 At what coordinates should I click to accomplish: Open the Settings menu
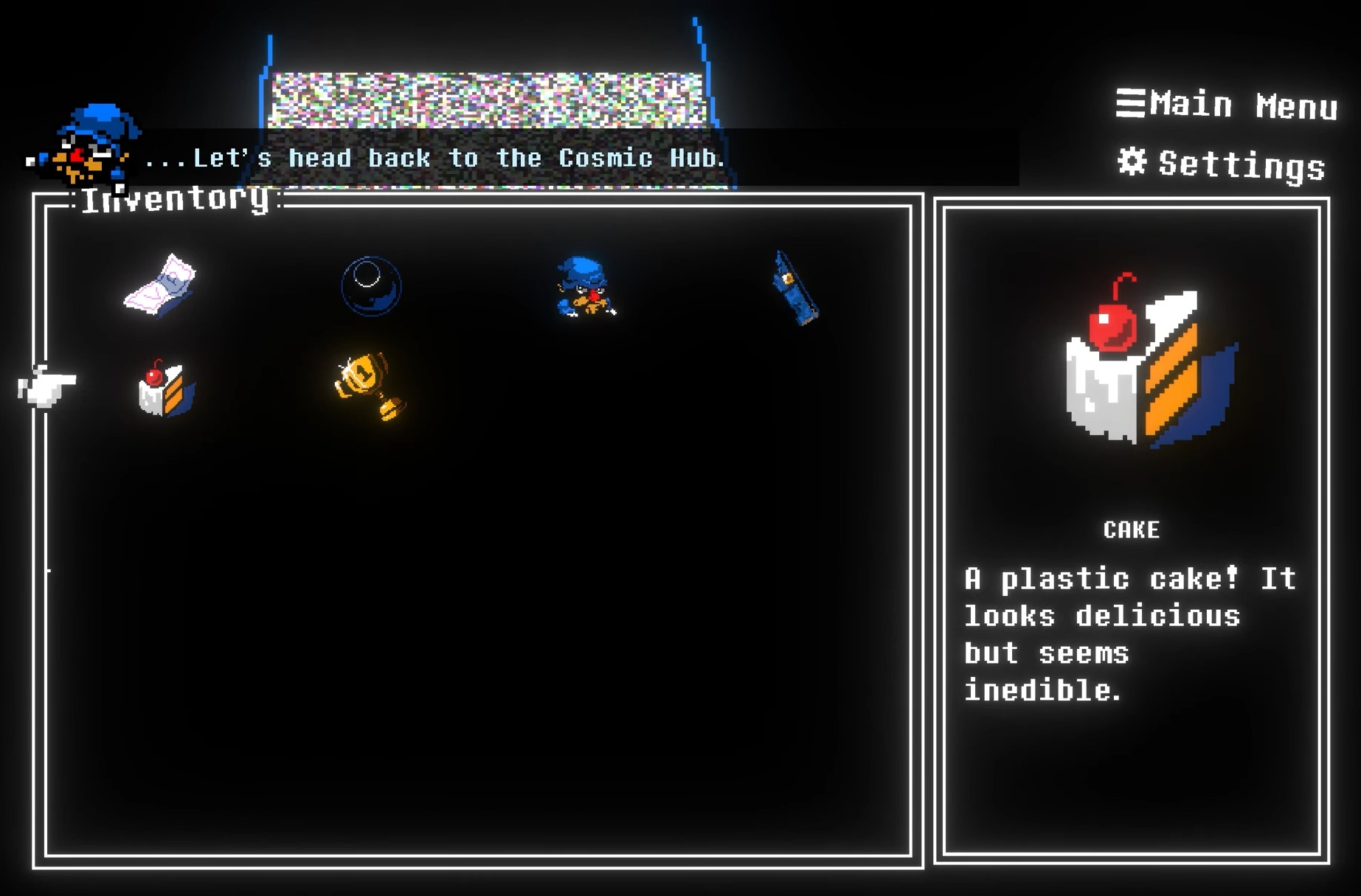pyautogui.click(x=1222, y=164)
